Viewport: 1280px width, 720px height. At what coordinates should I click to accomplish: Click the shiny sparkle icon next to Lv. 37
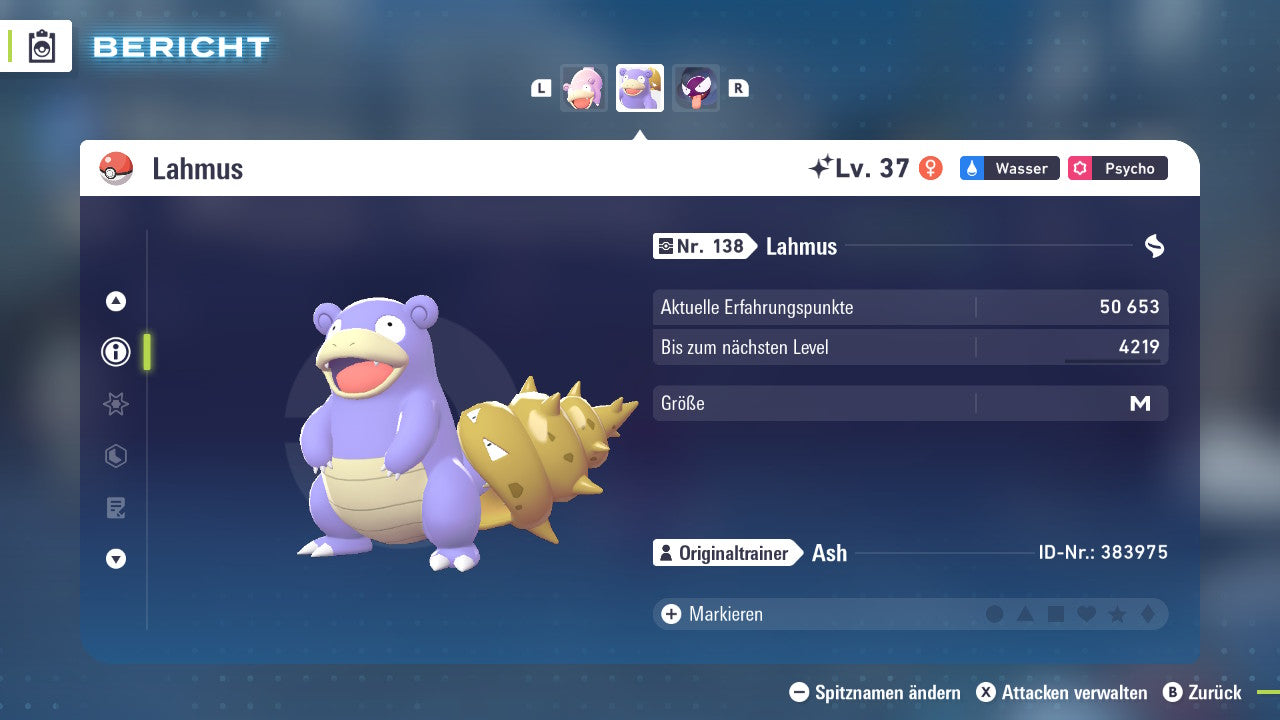point(822,167)
